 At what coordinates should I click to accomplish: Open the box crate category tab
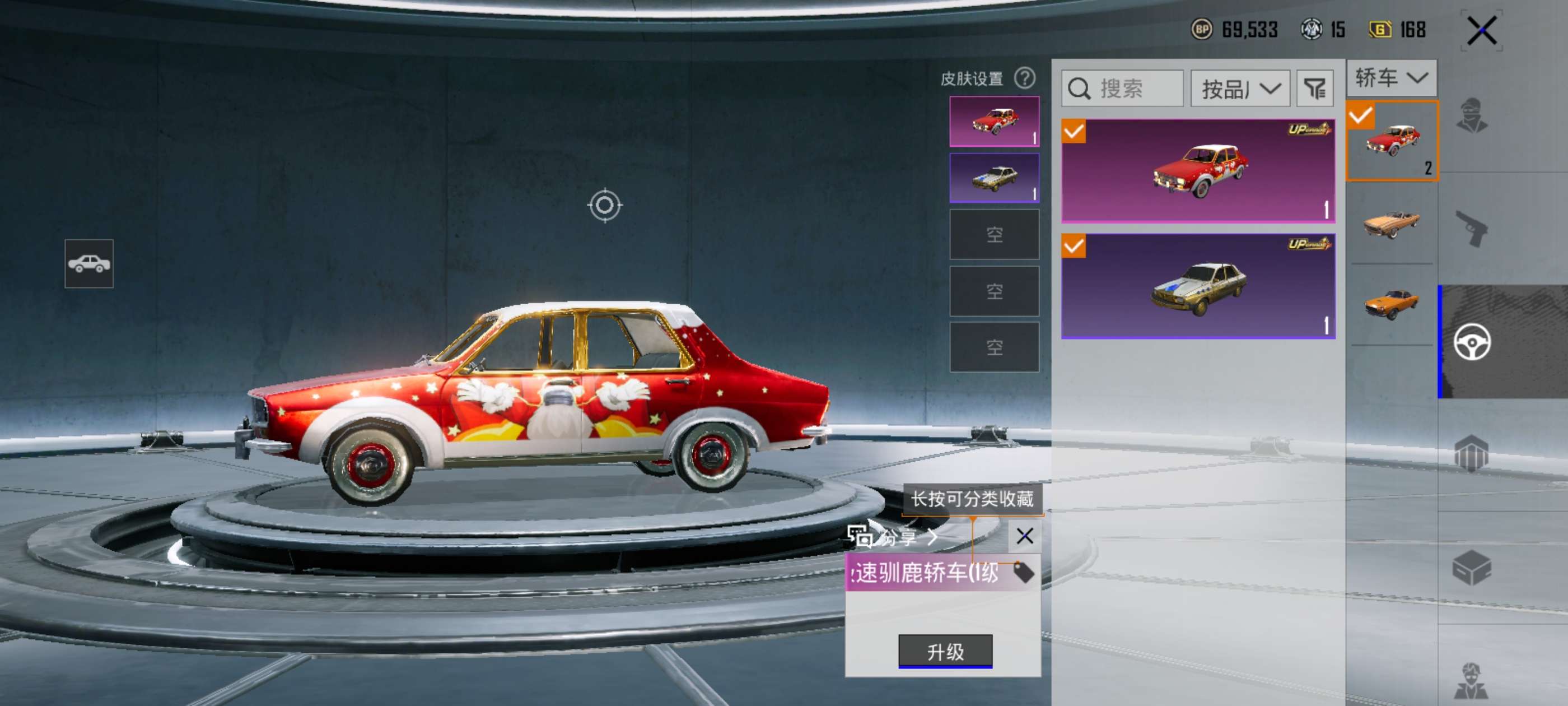(x=1472, y=568)
